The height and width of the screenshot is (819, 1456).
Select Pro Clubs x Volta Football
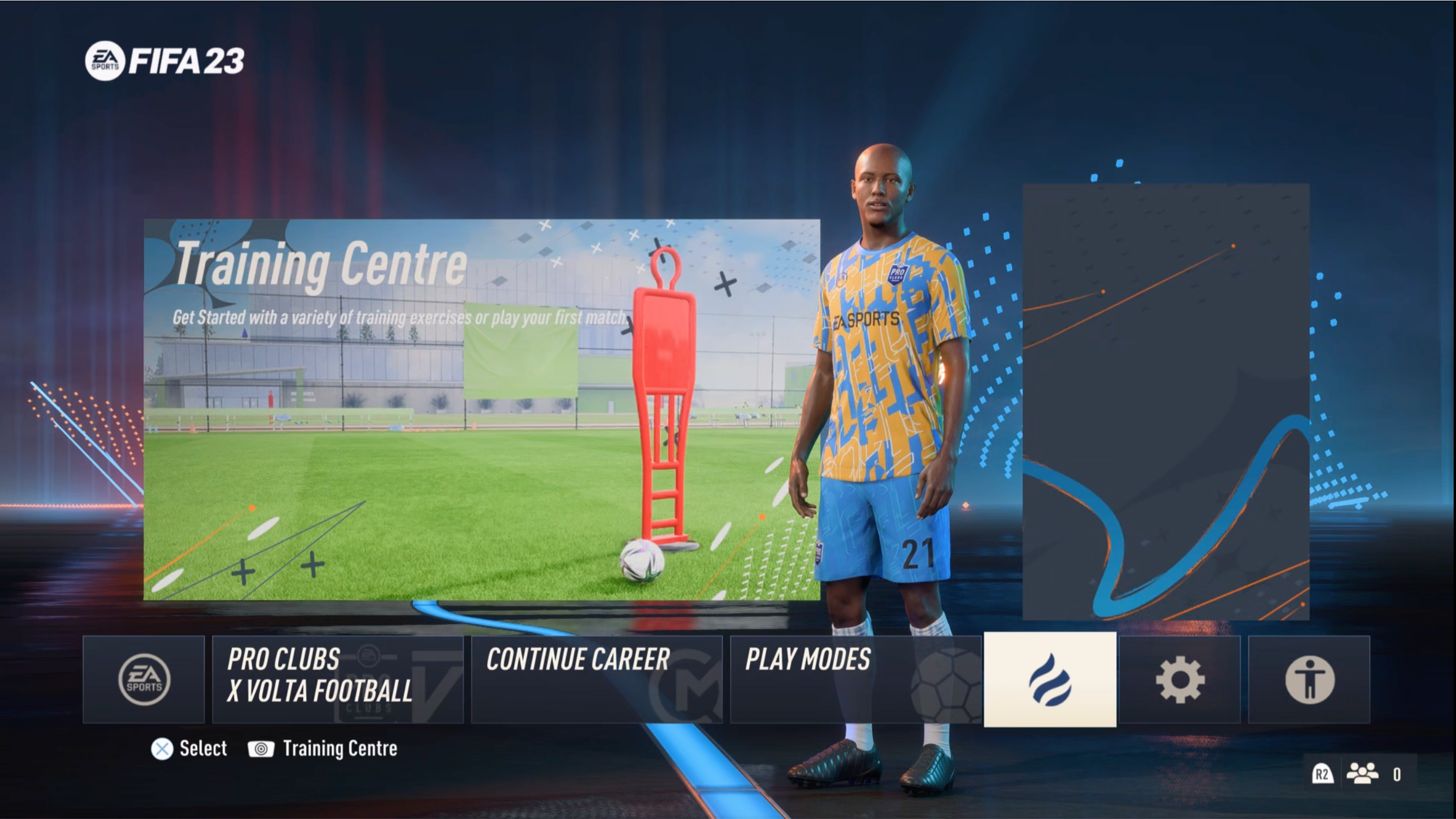point(337,679)
